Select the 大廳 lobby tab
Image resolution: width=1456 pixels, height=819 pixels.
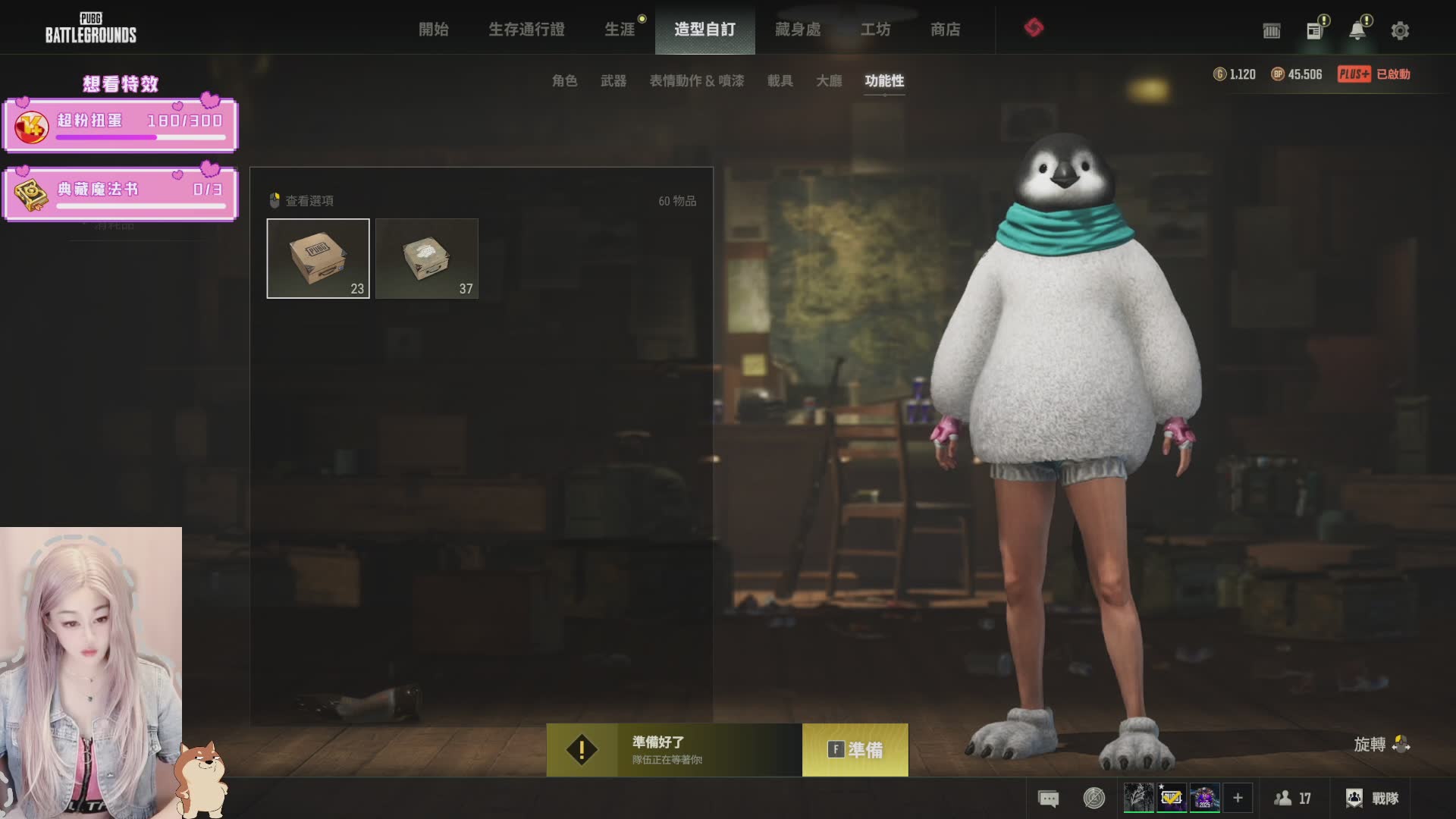pos(829,80)
